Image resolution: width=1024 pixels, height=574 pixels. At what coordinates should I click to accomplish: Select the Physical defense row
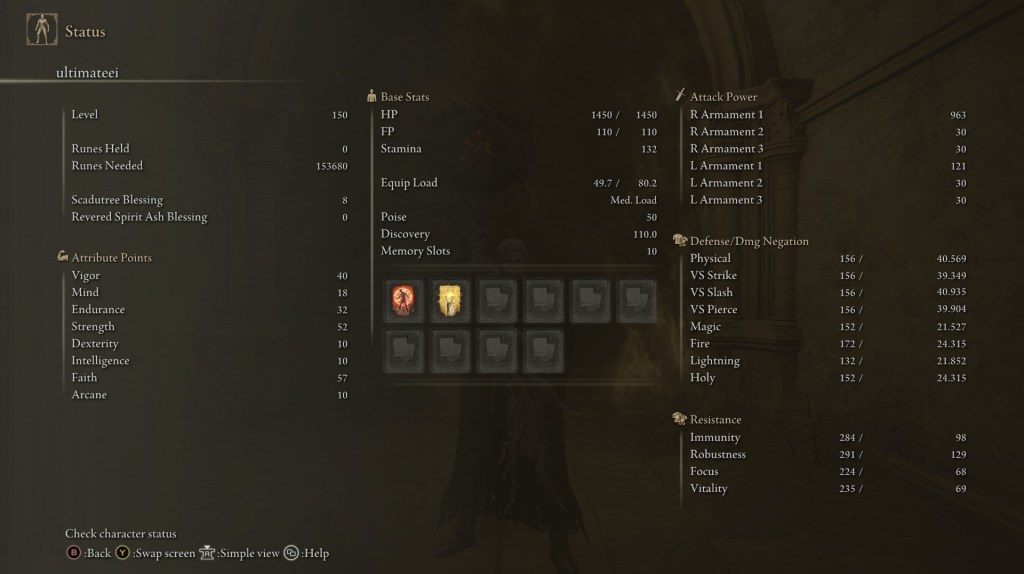(827, 258)
